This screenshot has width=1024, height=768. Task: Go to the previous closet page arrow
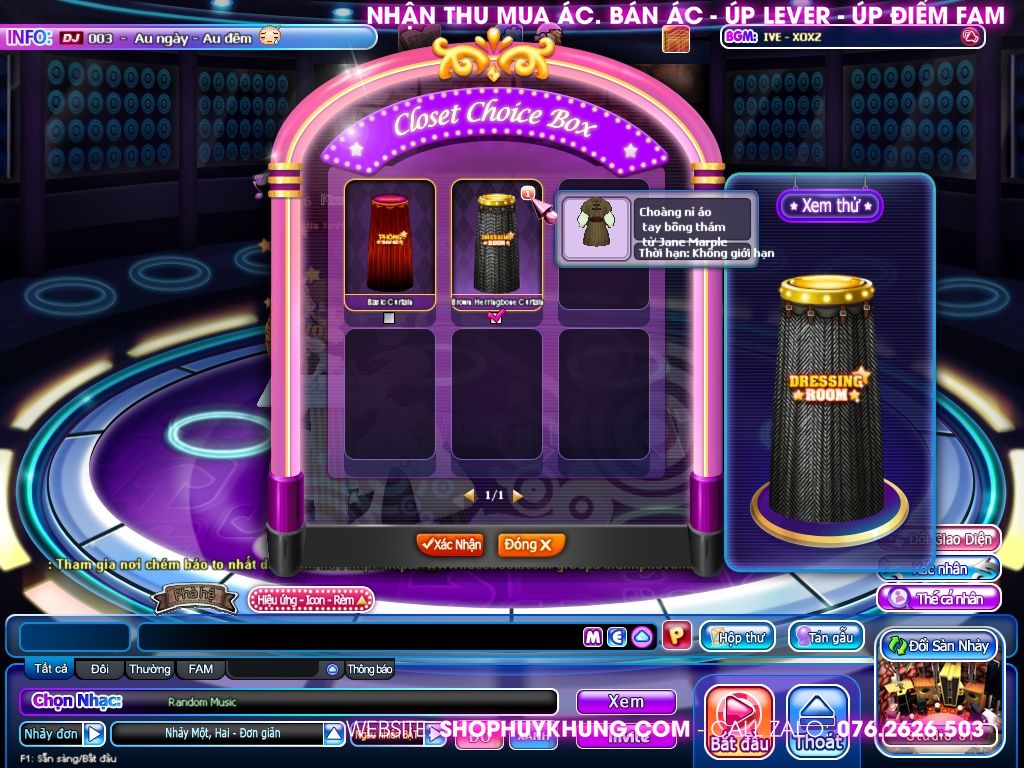pos(469,496)
